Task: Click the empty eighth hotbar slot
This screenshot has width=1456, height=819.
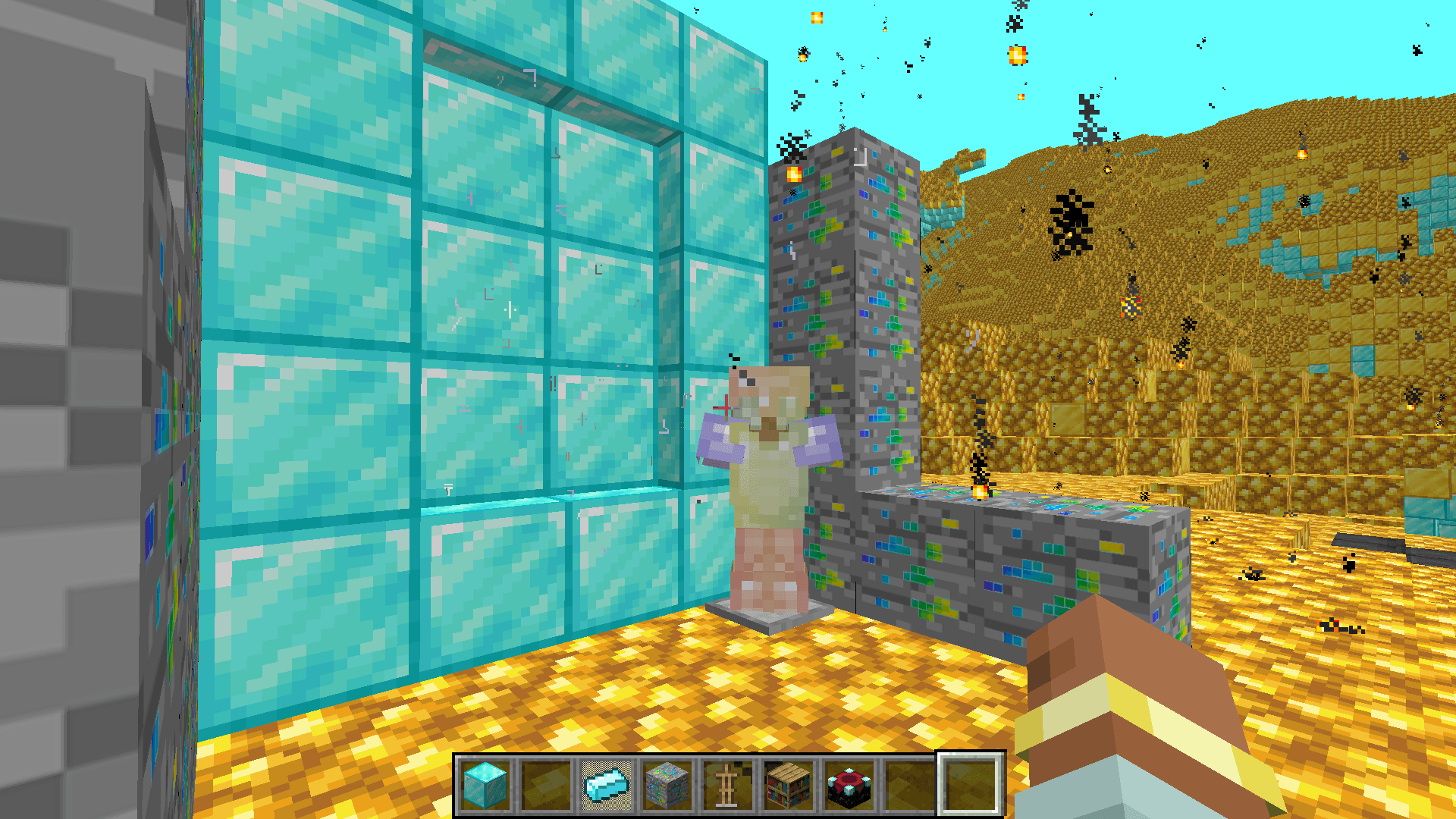Action: (908, 786)
